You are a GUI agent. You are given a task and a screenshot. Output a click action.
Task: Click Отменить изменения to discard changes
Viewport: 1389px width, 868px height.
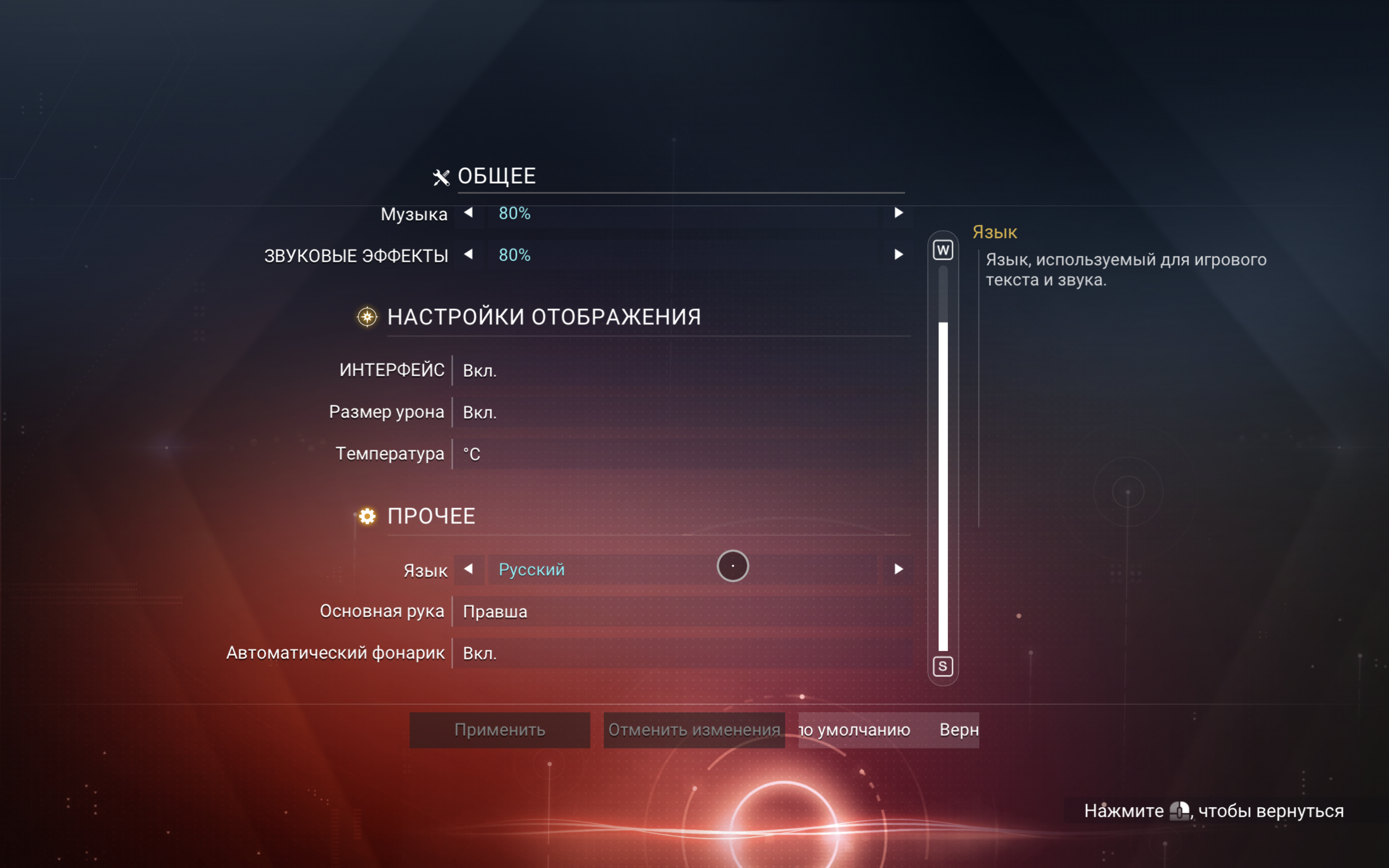(x=694, y=730)
